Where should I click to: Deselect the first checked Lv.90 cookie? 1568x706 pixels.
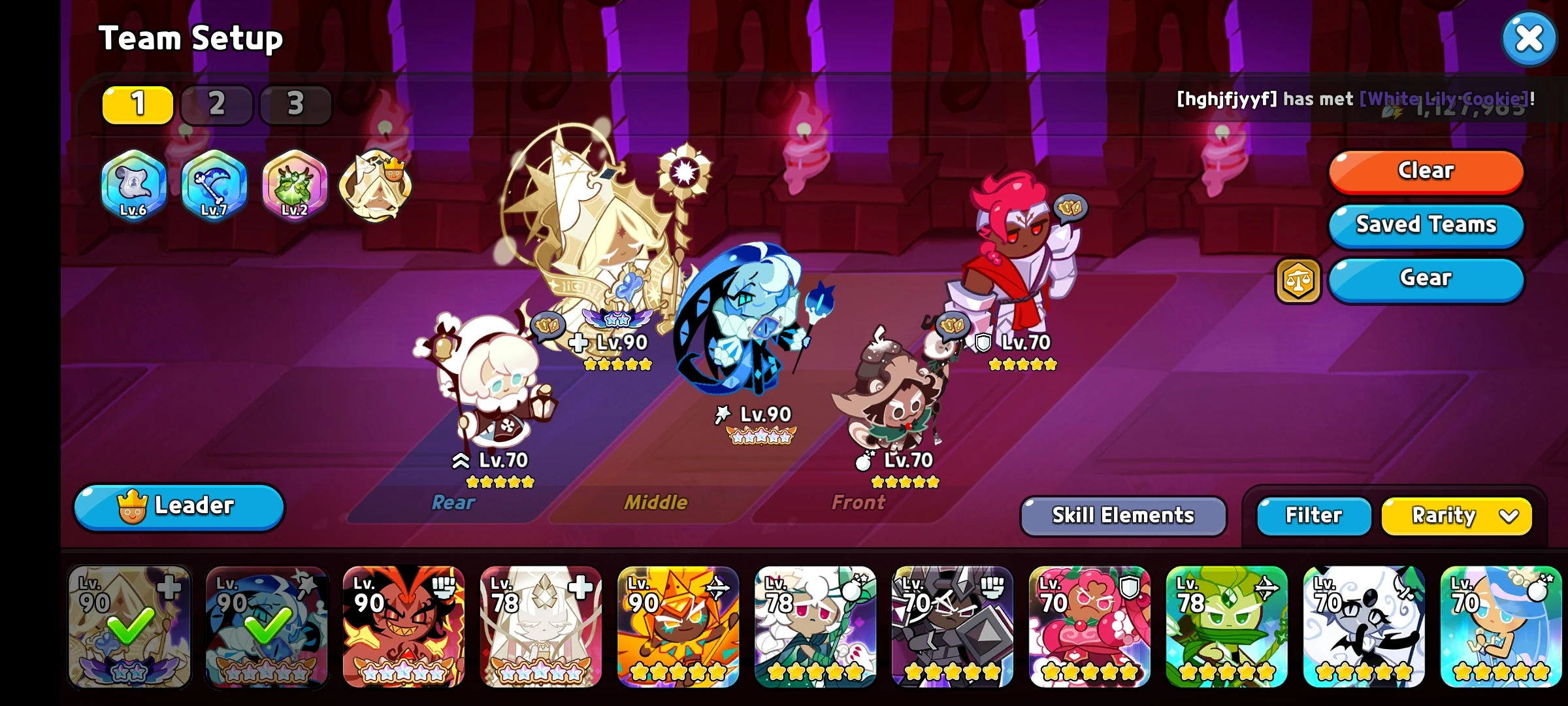(128, 628)
